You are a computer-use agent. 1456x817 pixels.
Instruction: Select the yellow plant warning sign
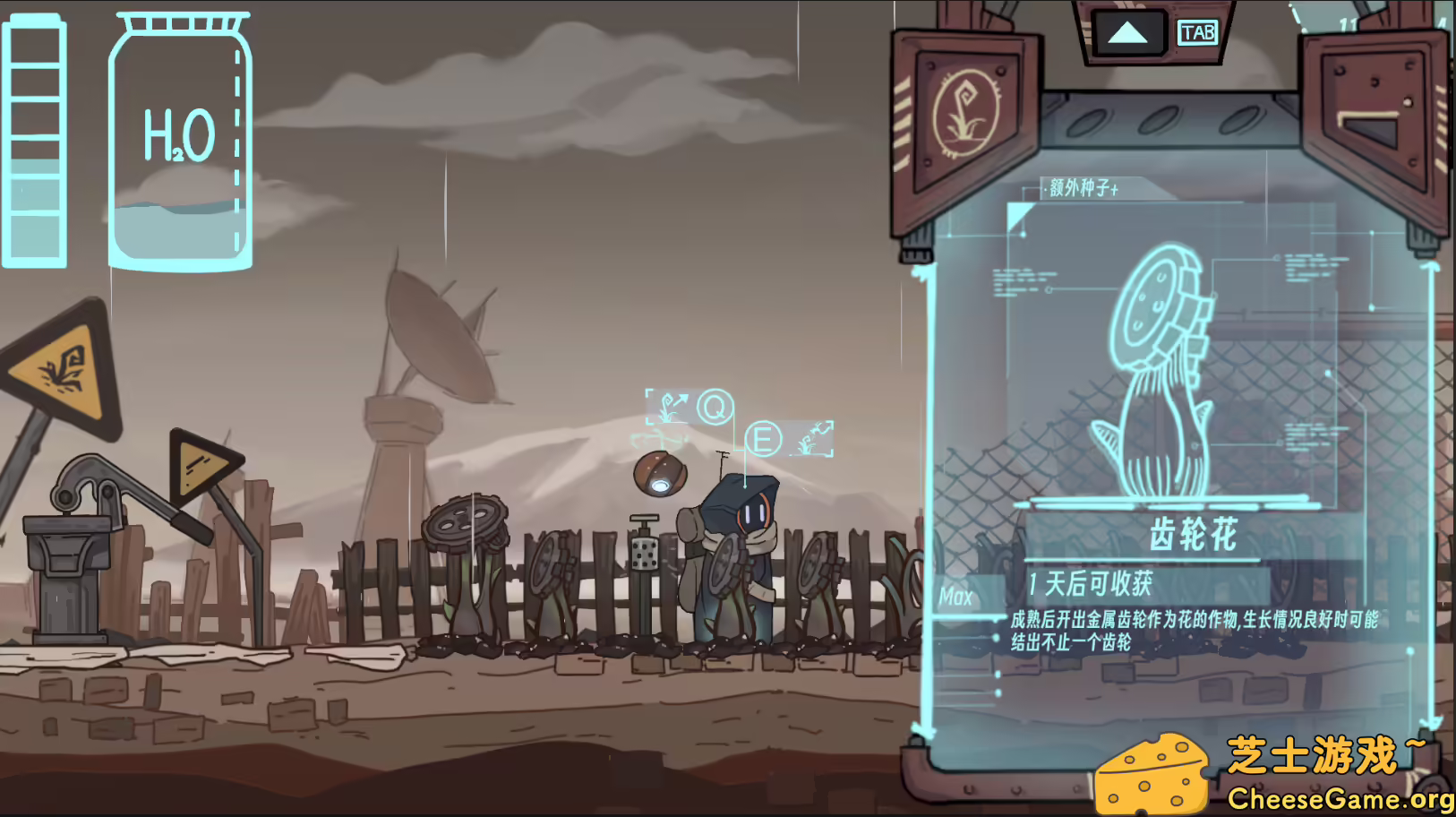[61, 369]
